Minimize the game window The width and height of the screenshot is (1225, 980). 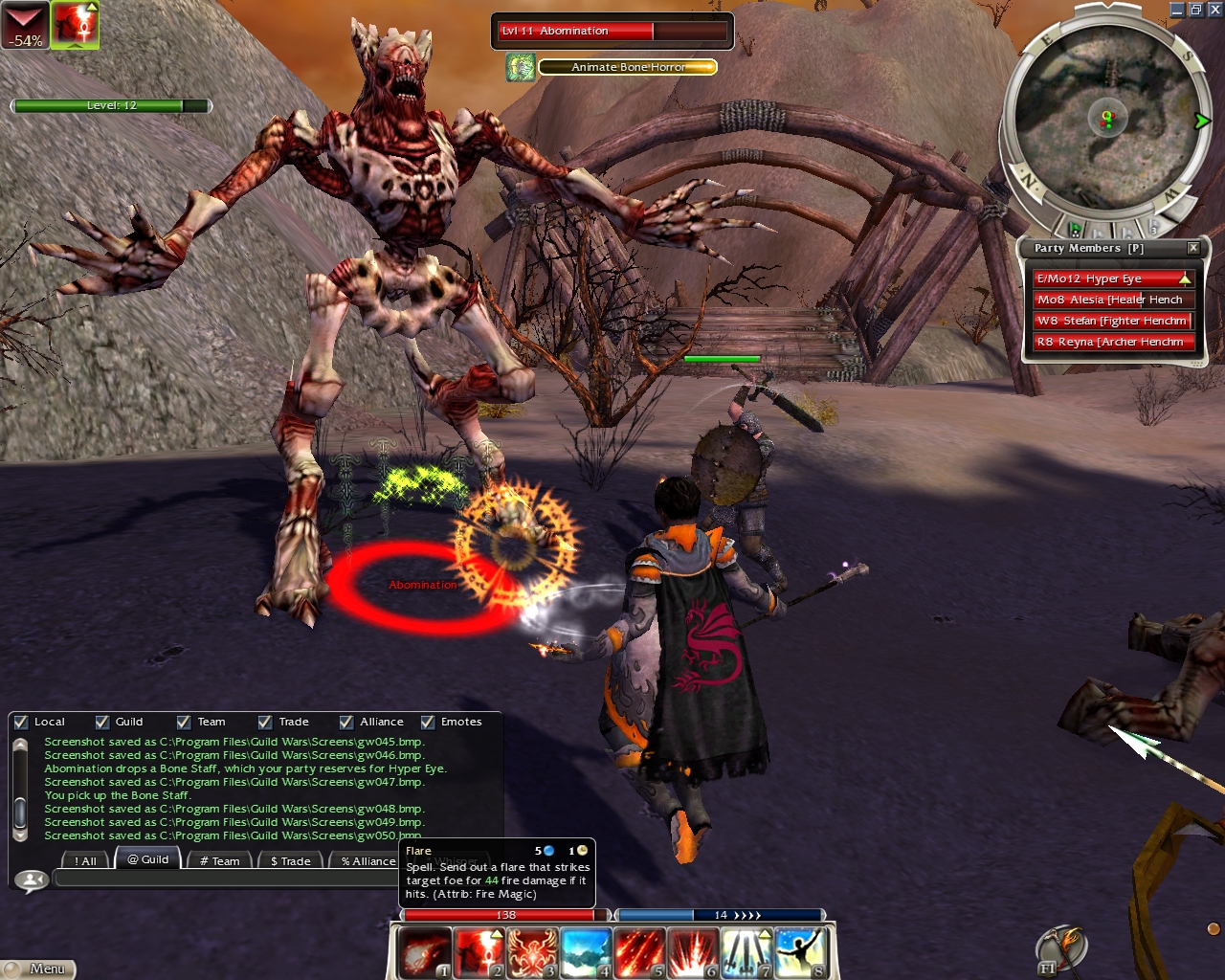click(1177, 10)
